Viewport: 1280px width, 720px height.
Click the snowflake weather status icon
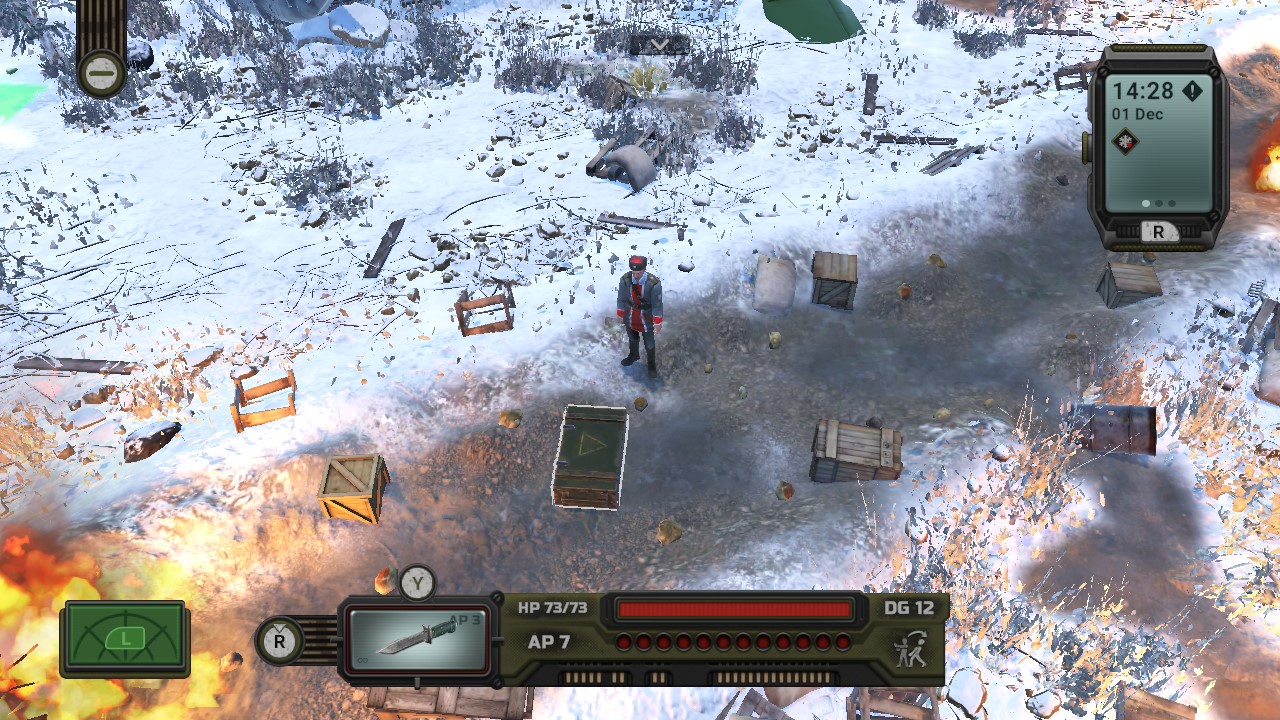(x=1125, y=141)
